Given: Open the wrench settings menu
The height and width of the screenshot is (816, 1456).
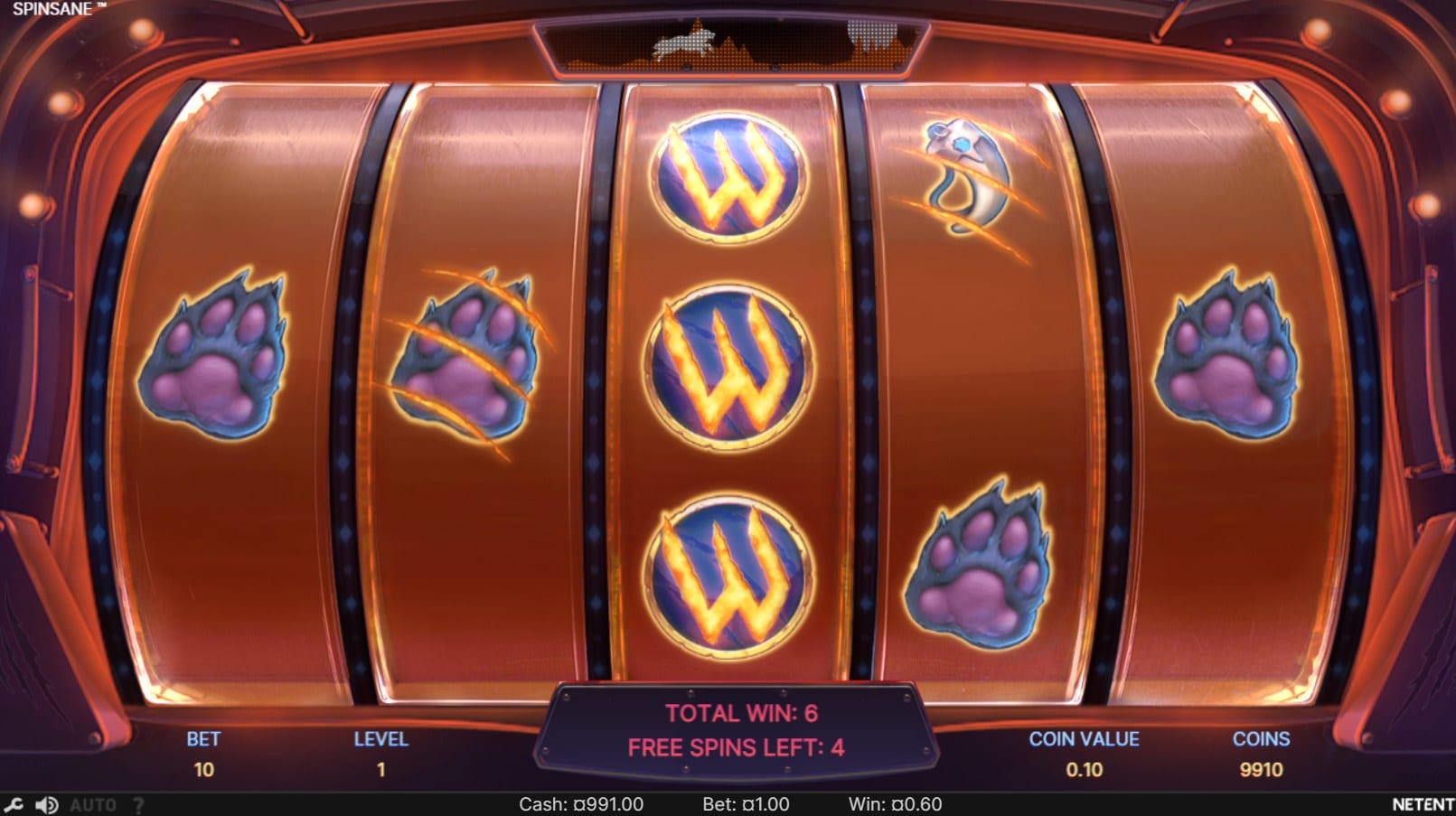Looking at the screenshot, I should coord(14,804).
